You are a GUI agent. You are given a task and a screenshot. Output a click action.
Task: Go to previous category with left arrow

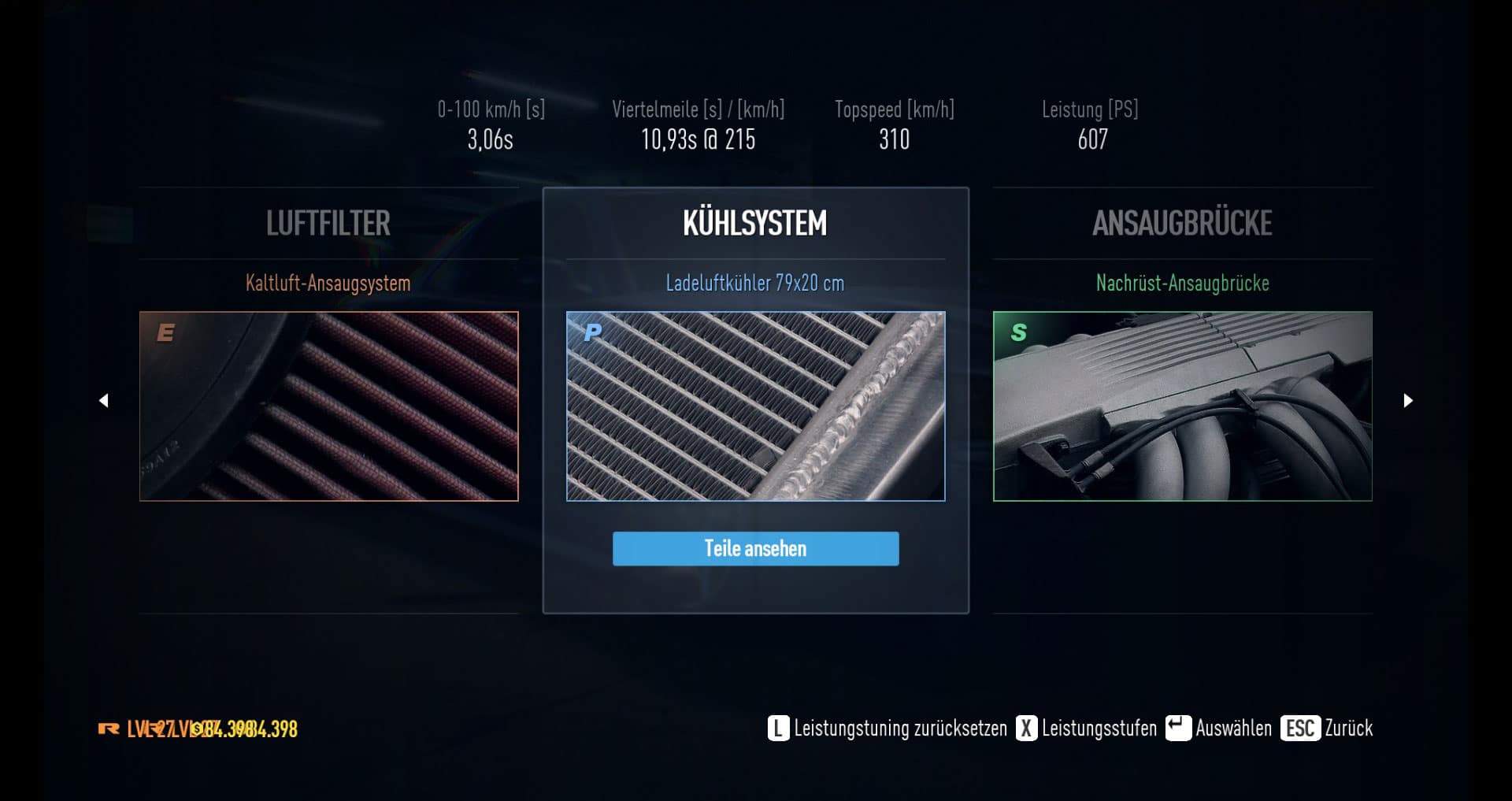[103, 401]
